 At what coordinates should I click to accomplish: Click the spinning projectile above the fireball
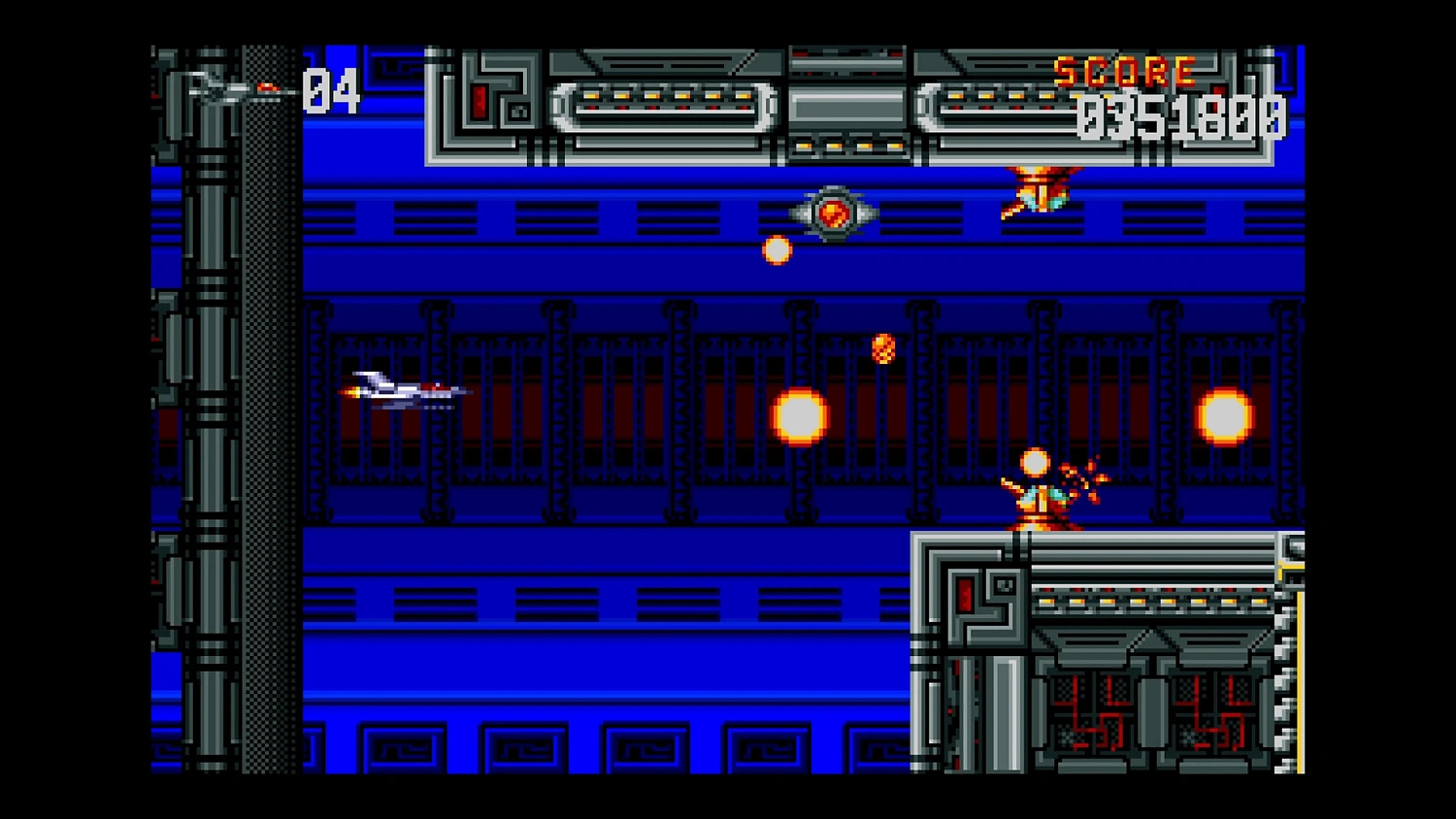pos(881,347)
